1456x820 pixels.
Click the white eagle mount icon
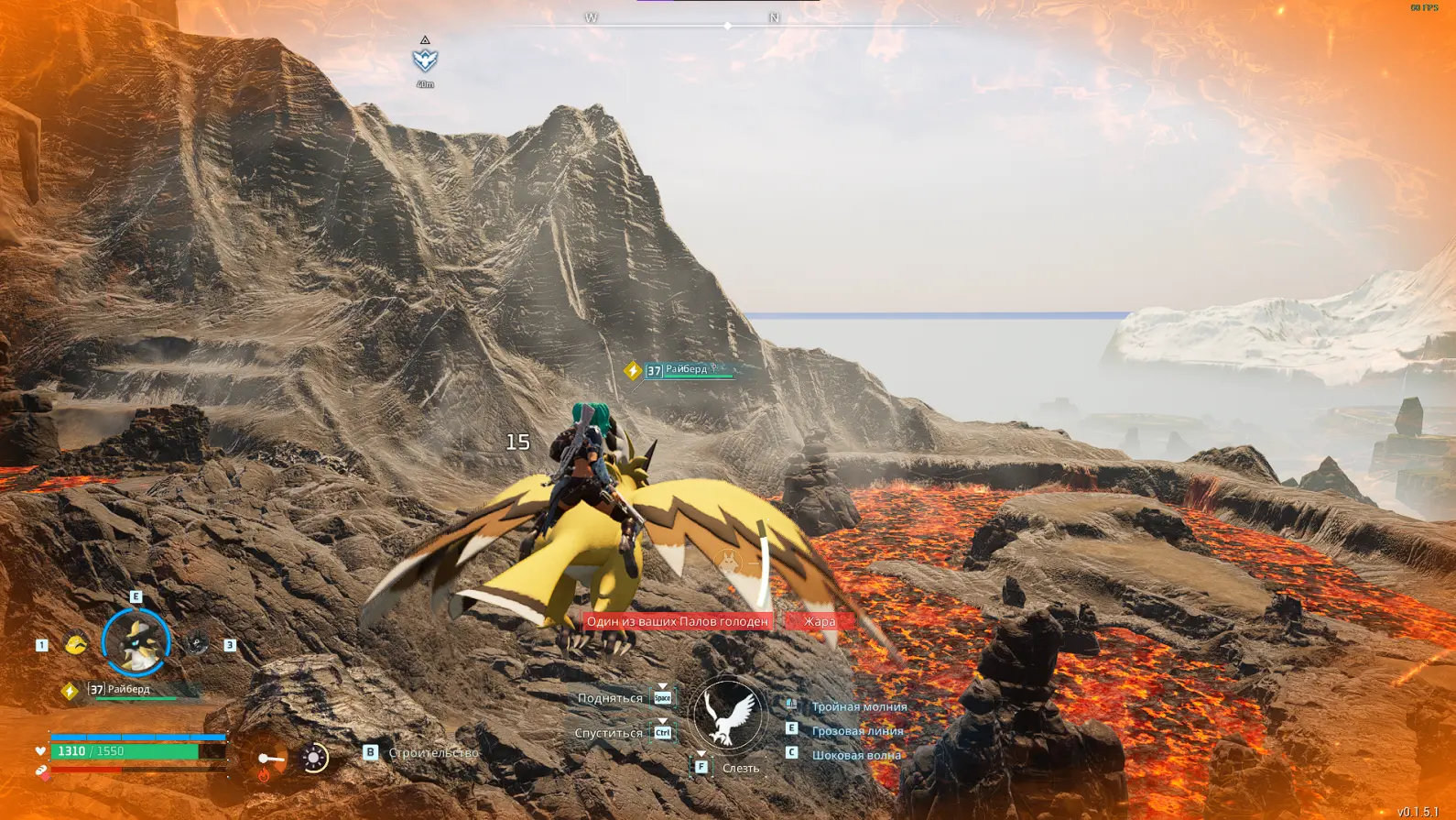point(727,716)
